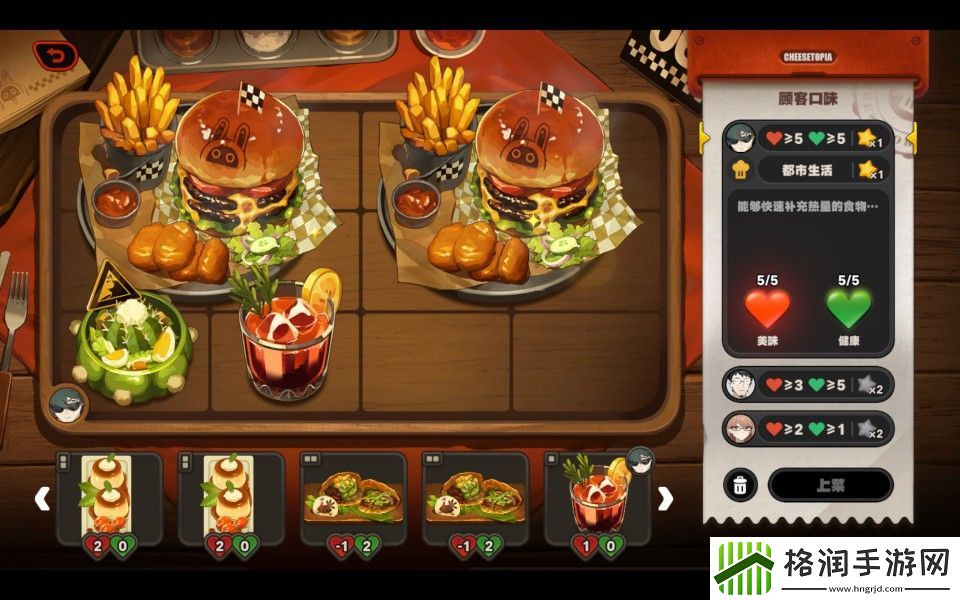This screenshot has height=600, width=960.
Task: Select the capped customer's ≥5 ≥5 requirement row
Action: pyautogui.click(x=808, y=138)
